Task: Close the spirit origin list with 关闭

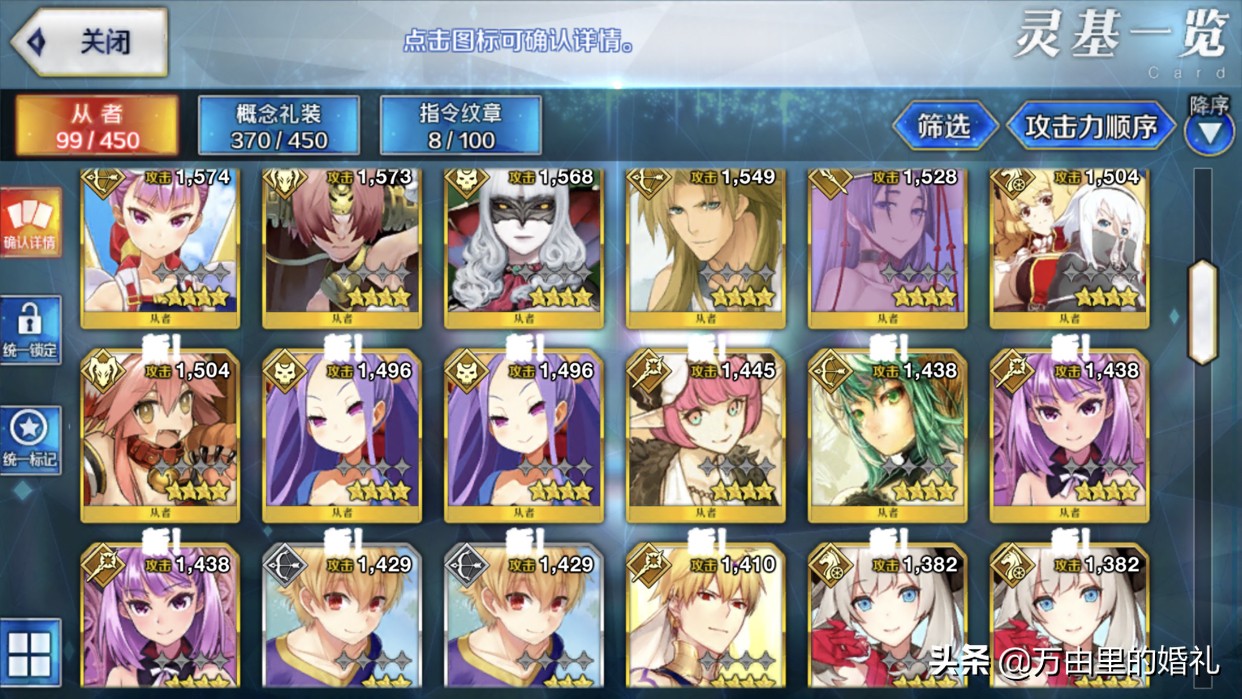Action: 88,42
